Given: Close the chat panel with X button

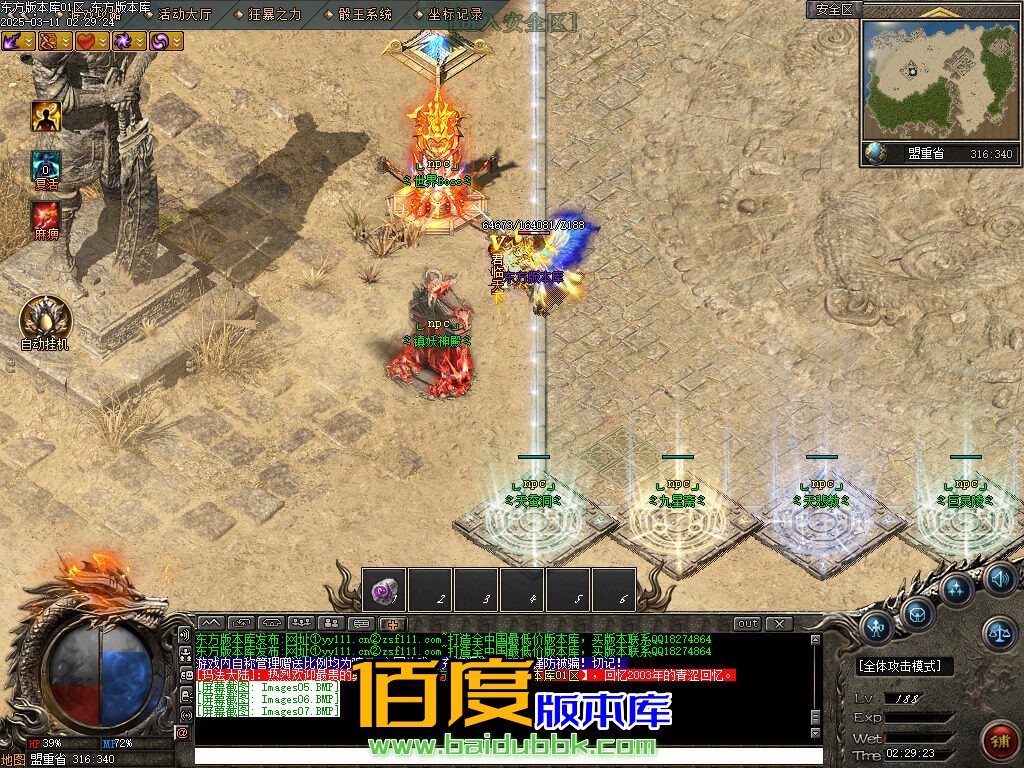Looking at the screenshot, I should point(778,624).
